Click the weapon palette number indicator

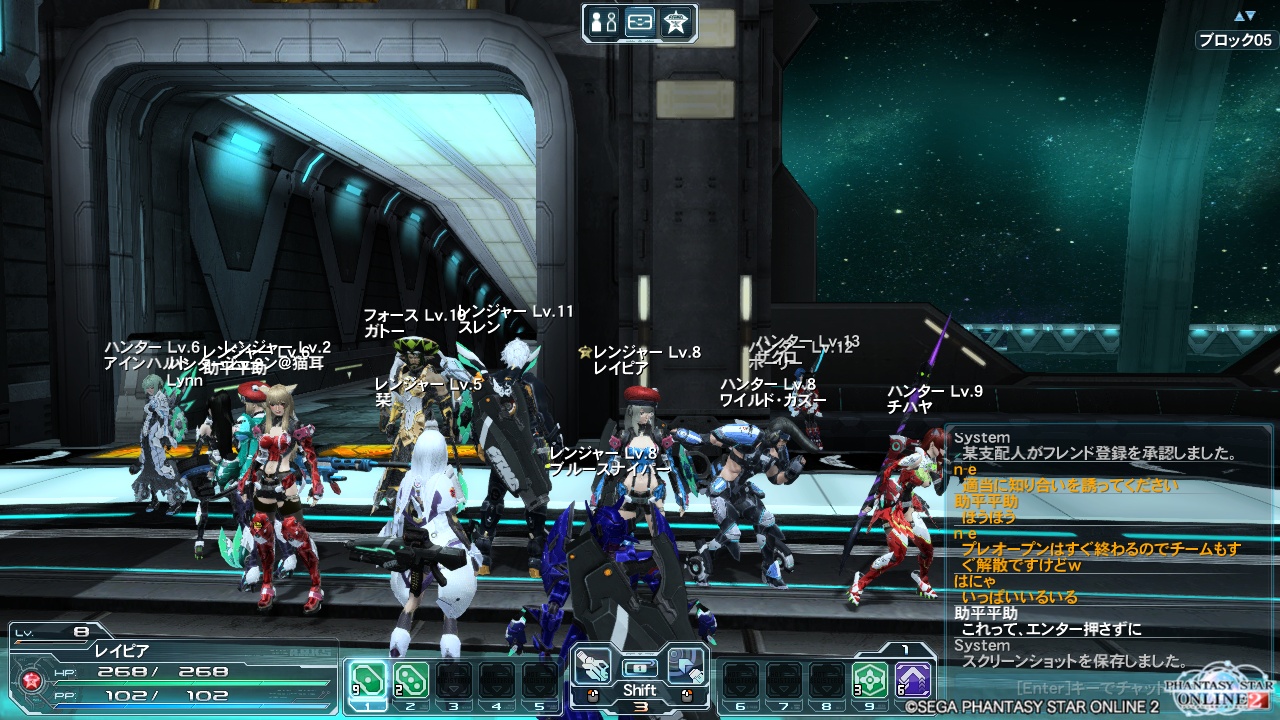tap(640, 706)
